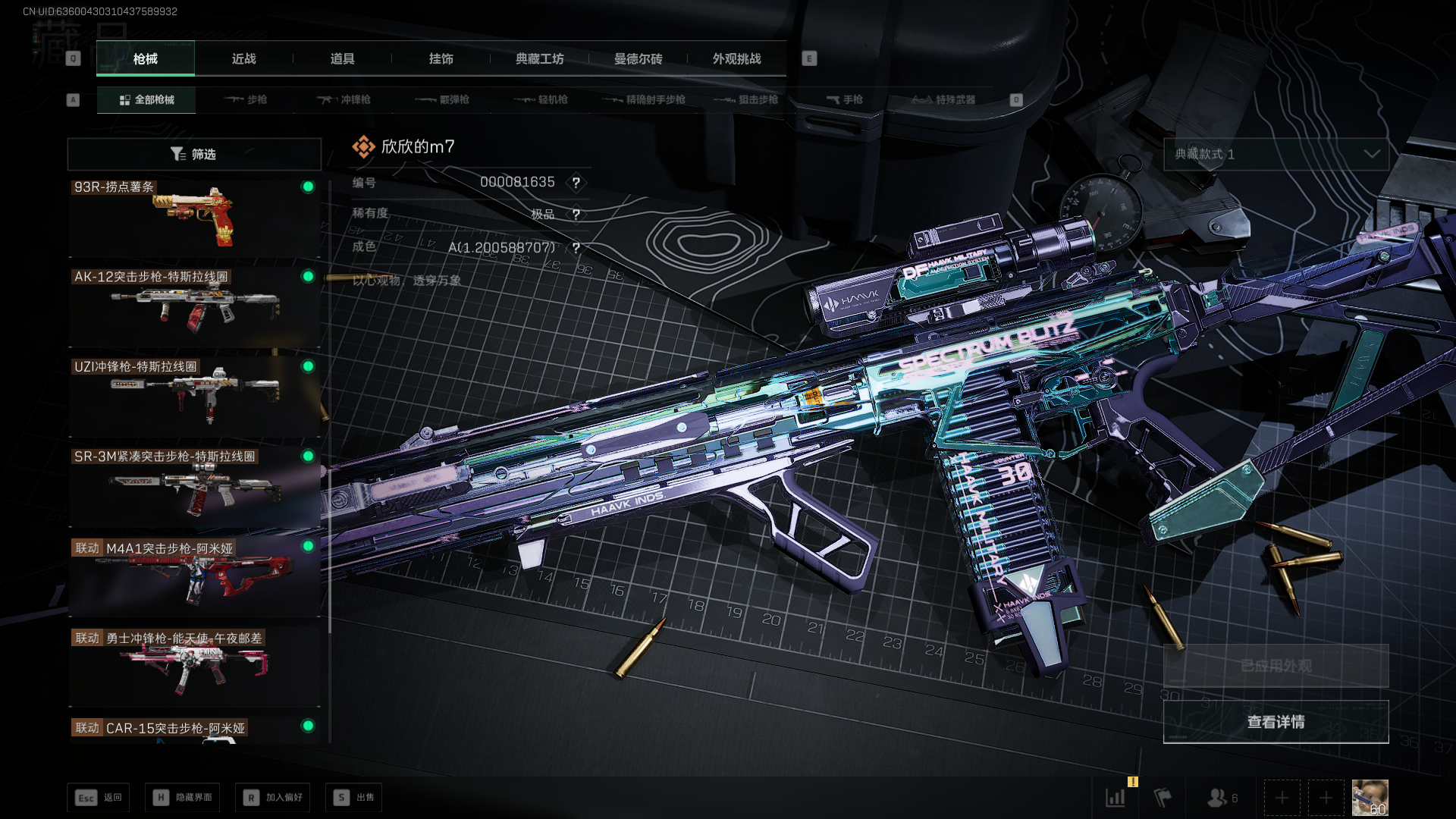Select the 93R-捞点薯条 pistol skin
Viewport: 1456px width, 819px height.
[194, 218]
